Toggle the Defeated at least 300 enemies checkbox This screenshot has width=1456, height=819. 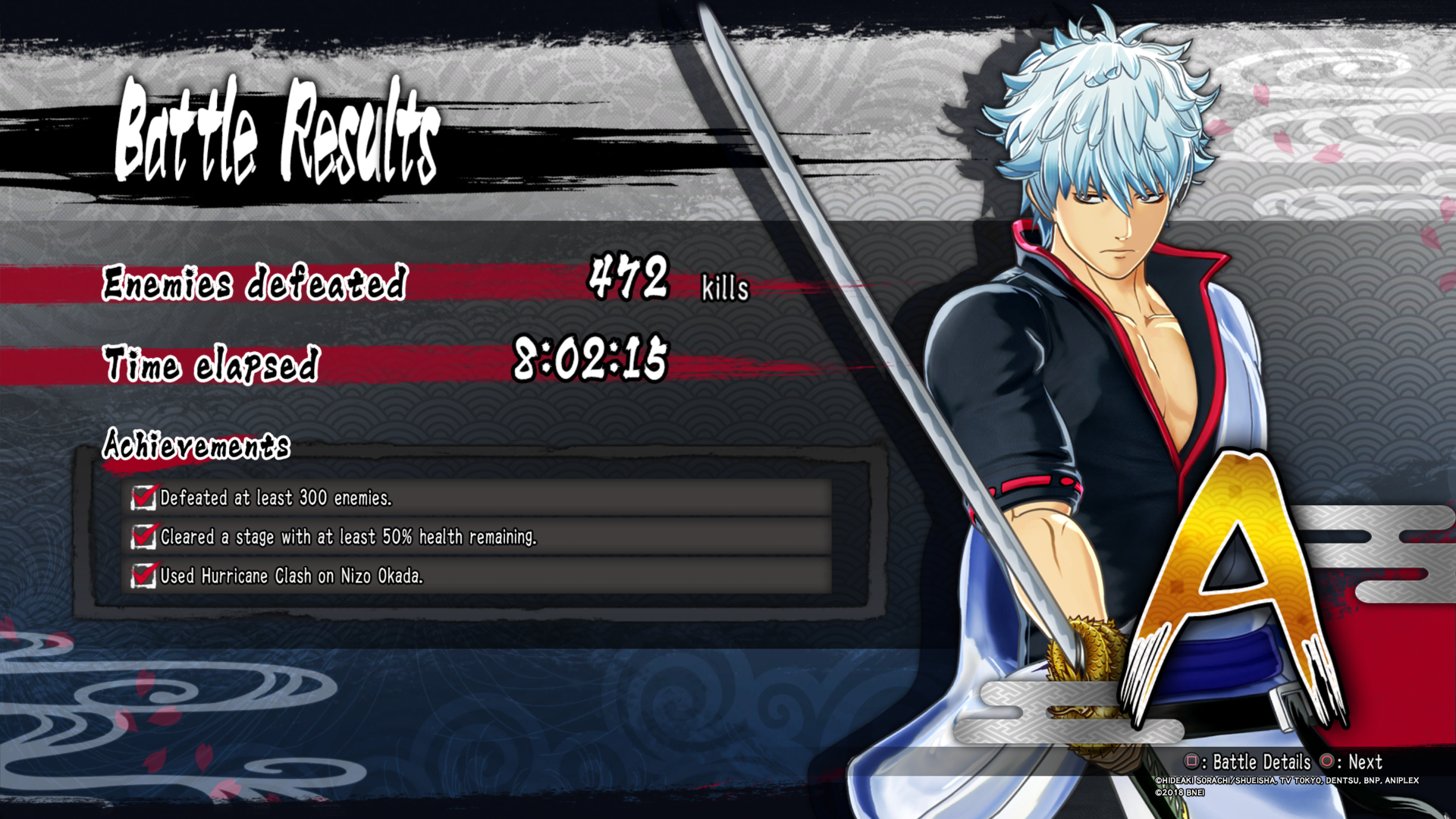click(143, 498)
